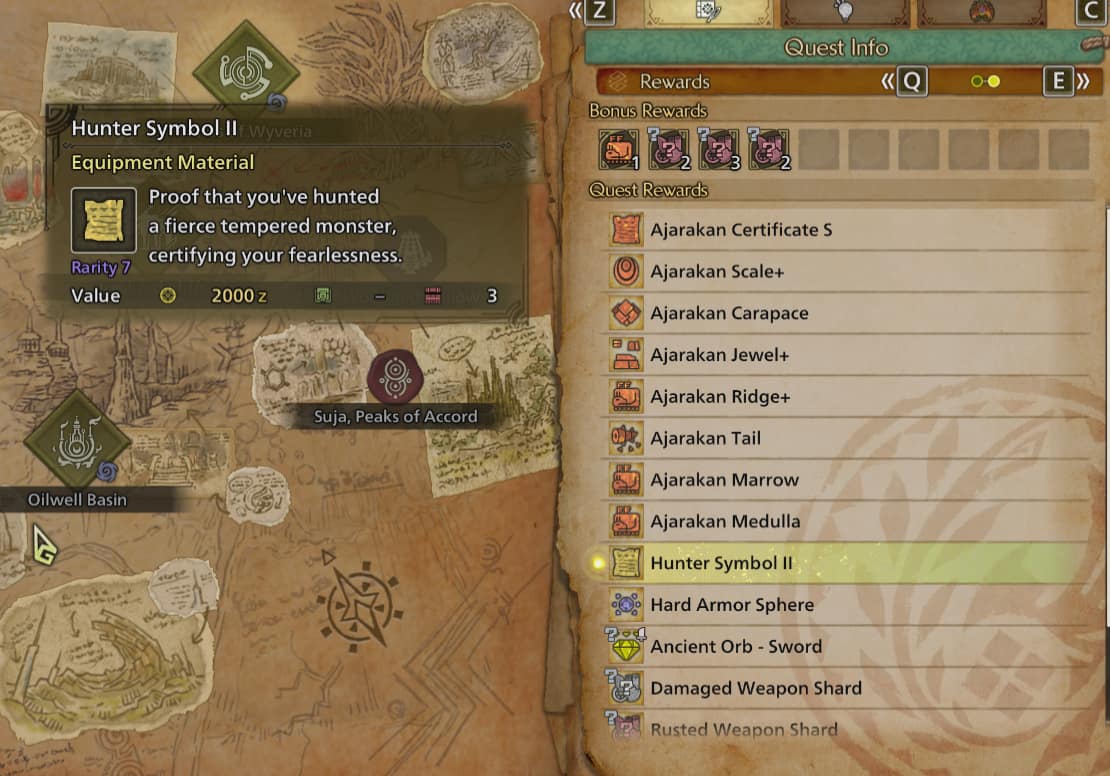Pick the Ajarakan Jewel+ entry

click(720, 356)
